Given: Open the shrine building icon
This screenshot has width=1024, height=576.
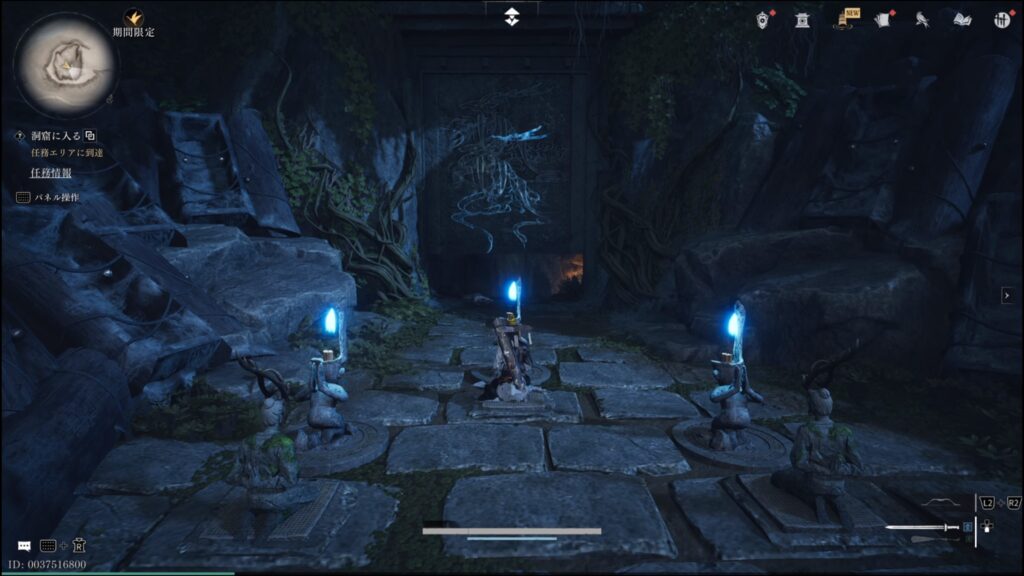Looking at the screenshot, I should pyautogui.click(x=802, y=19).
